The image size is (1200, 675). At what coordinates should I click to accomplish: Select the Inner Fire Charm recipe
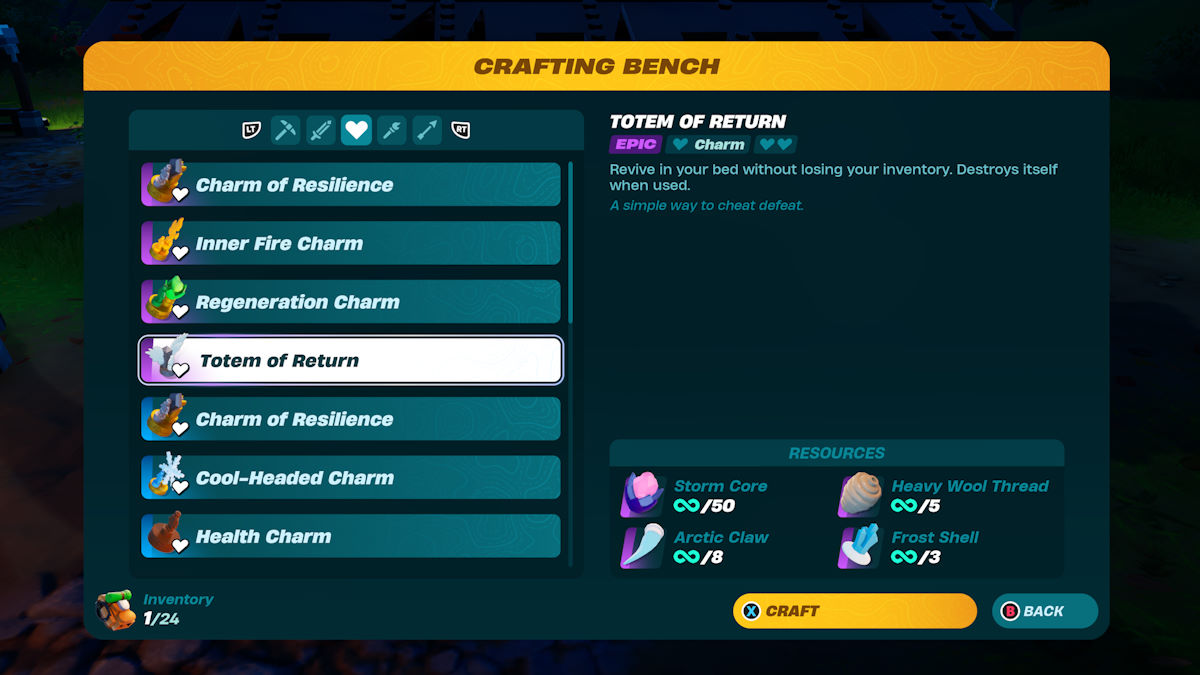(x=350, y=243)
